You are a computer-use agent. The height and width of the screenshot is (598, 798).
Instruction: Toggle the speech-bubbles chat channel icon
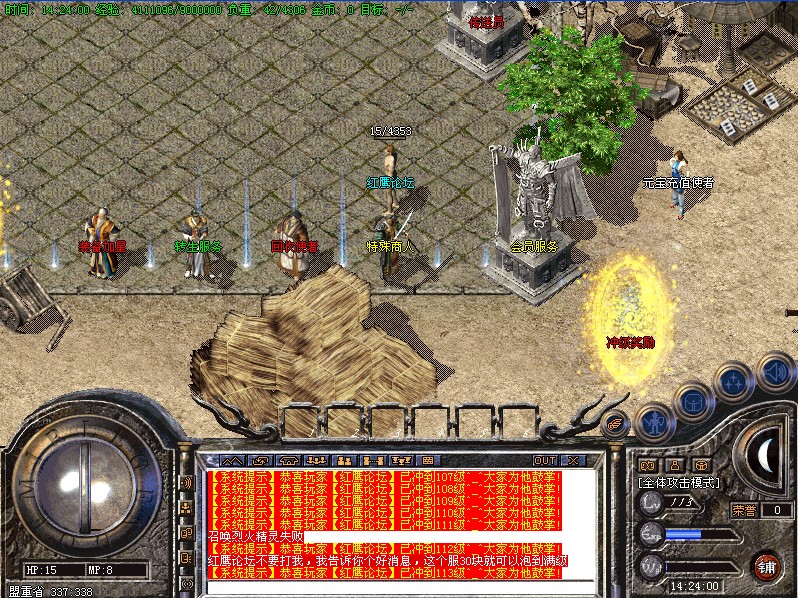pos(186,533)
